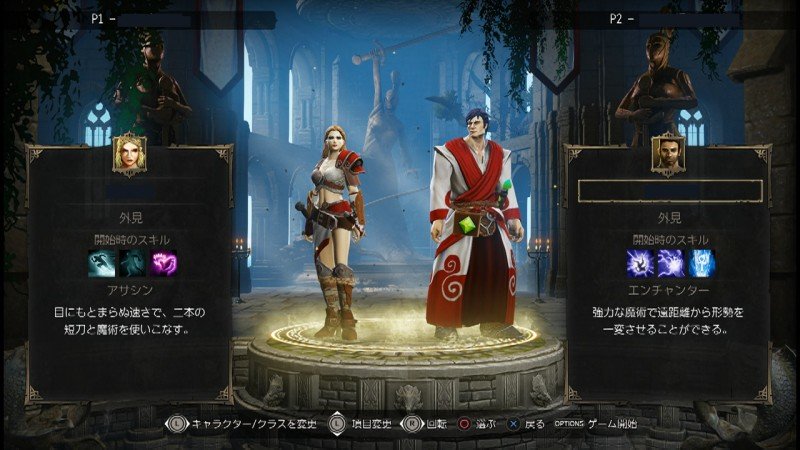
Task: Select P1's dark crouching figure skill icon
Action: tap(131, 262)
